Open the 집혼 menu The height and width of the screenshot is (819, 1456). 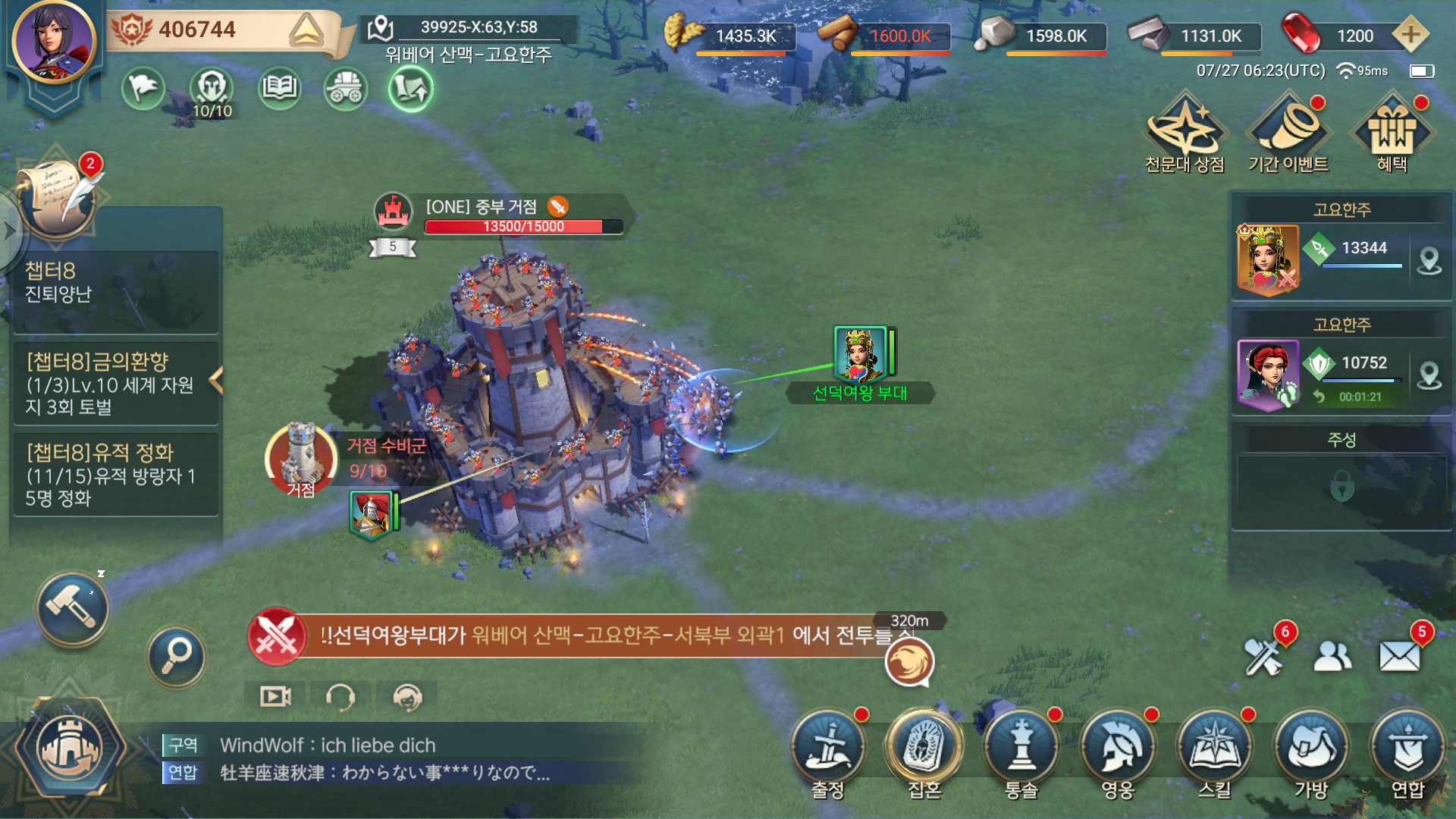[x=924, y=749]
